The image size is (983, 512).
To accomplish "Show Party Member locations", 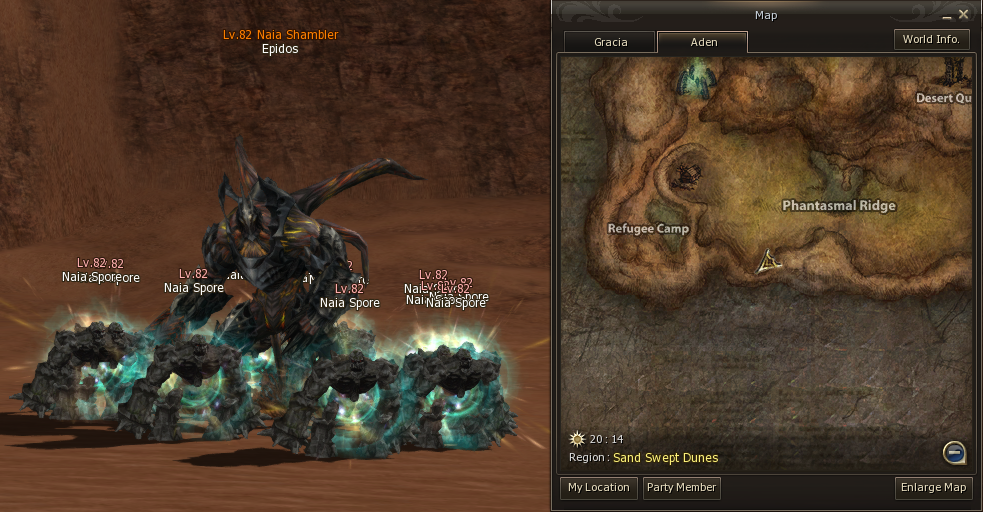I will (x=681, y=488).
